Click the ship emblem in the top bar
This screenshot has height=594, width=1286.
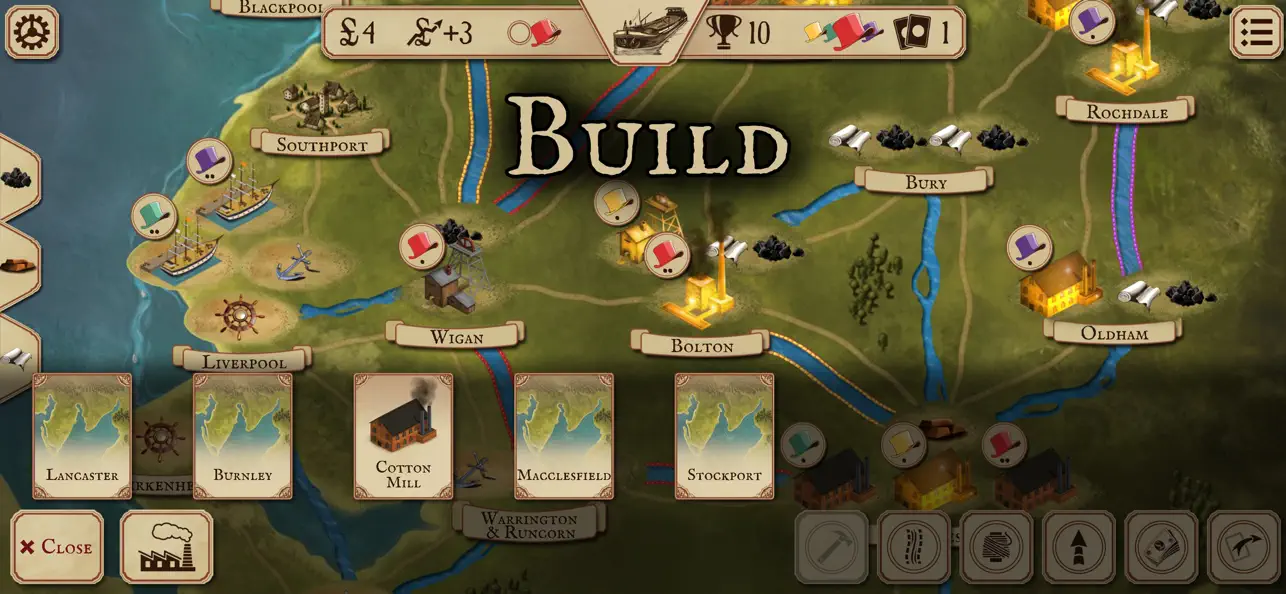coord(650,30)
